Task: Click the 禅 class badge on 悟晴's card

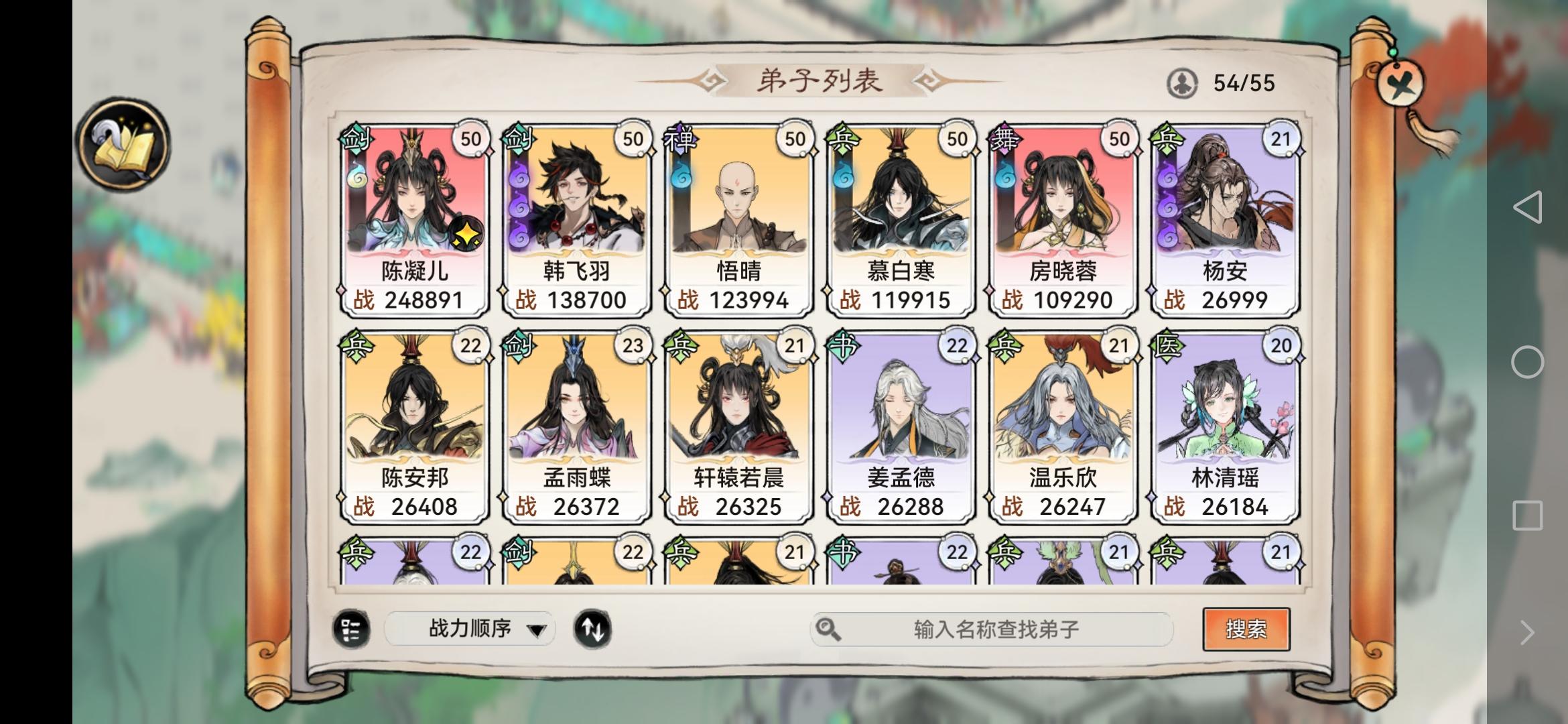Action: tap(681, 137)
